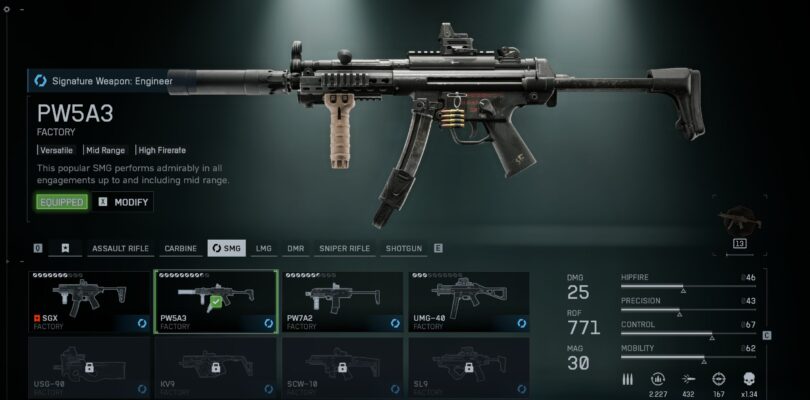The image size is (810, 400).
Task: Pick the PW7A2 submachine gun tile
Action: point(342,301)
